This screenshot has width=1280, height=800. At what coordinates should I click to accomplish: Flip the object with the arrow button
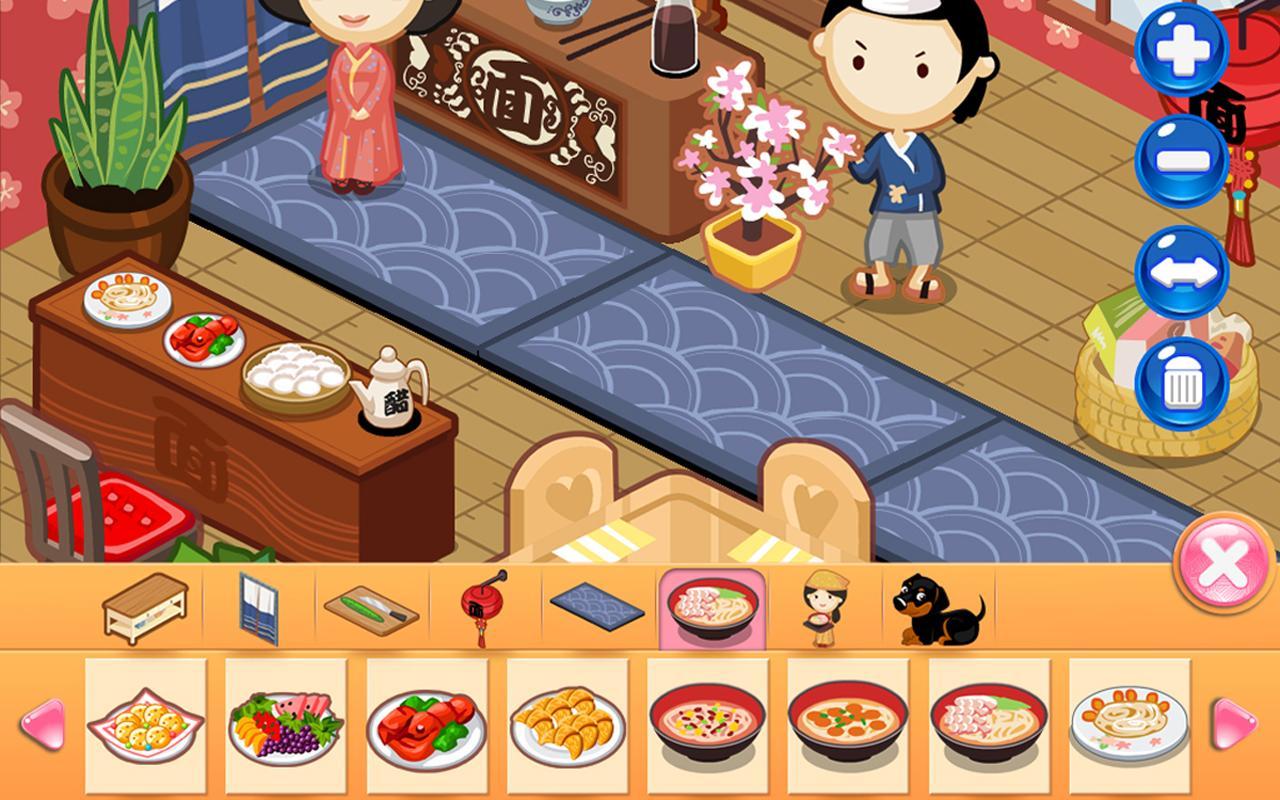(x=1183, y=270)
